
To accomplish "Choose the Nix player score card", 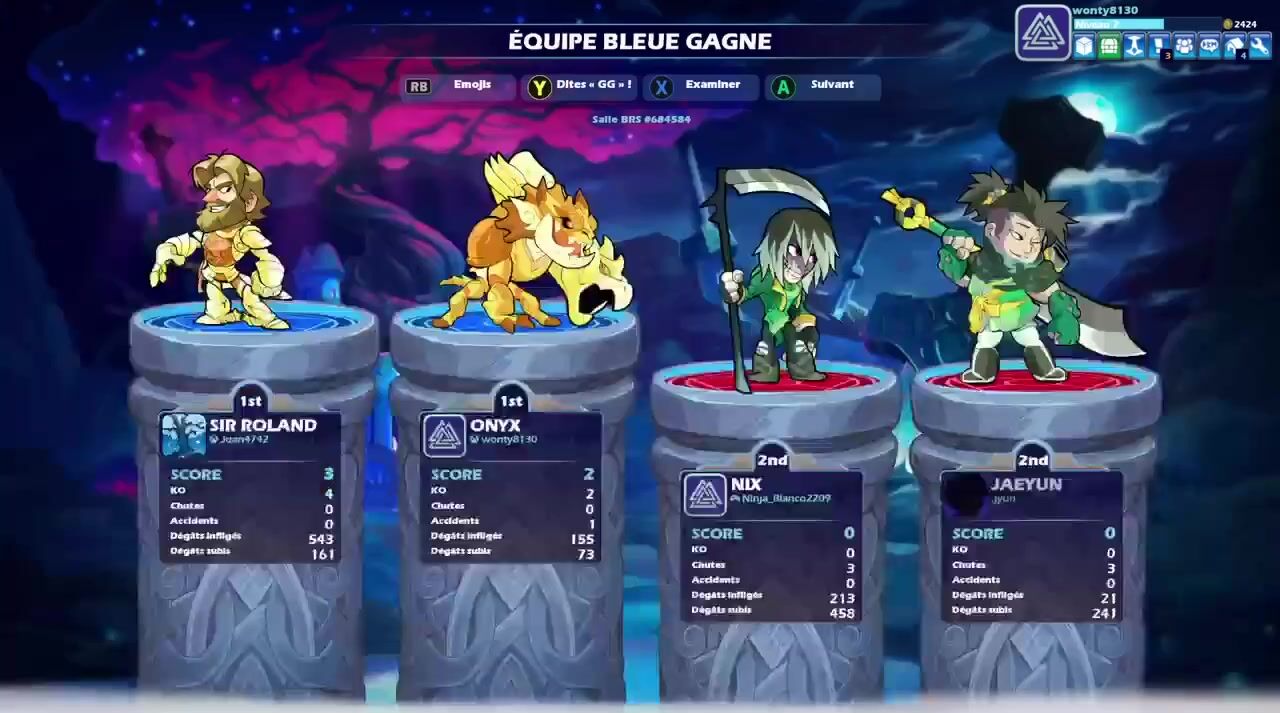I will click(771, 546).
